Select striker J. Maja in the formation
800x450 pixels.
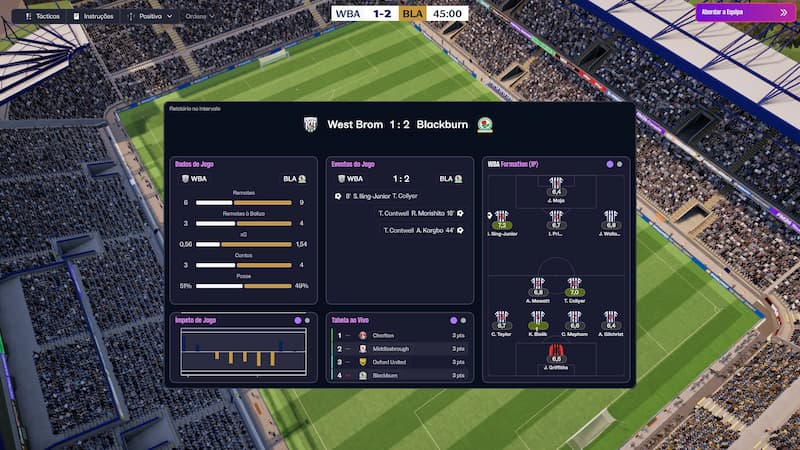coord(556,186)
